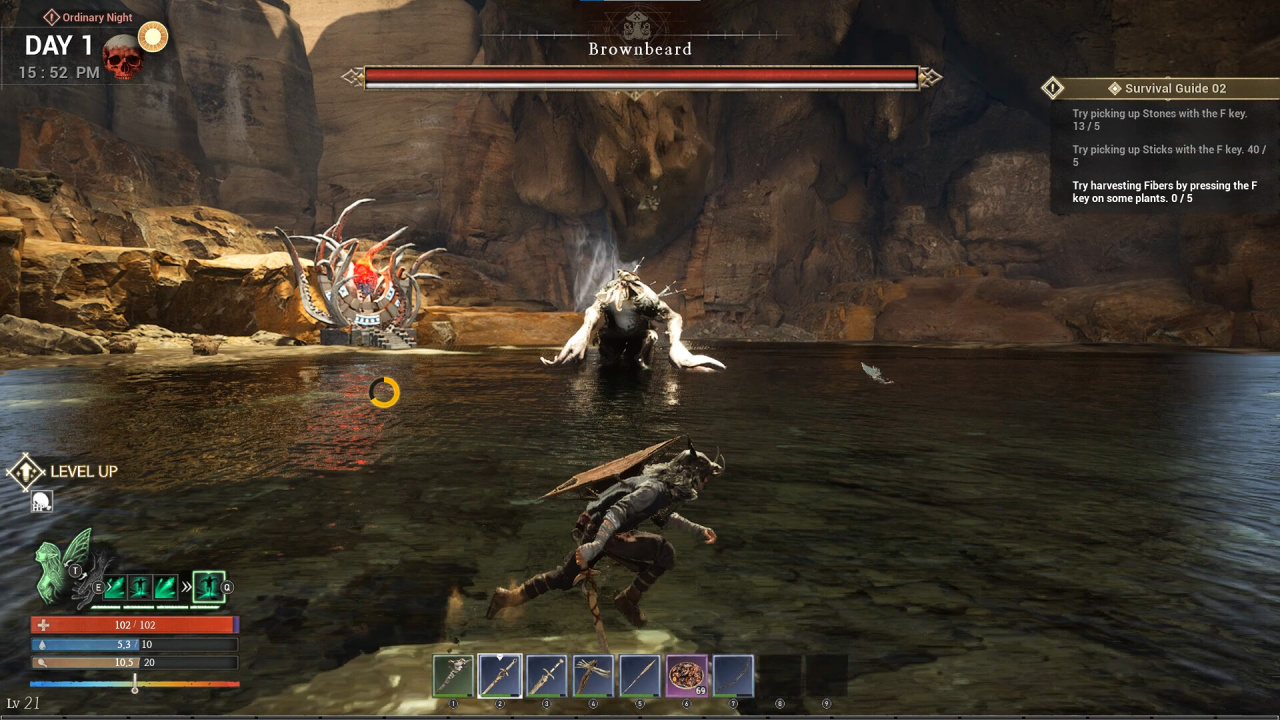Equip the sword in hotbar slot 3
This screenshot has height=720, width=1280.
point(547,676)
